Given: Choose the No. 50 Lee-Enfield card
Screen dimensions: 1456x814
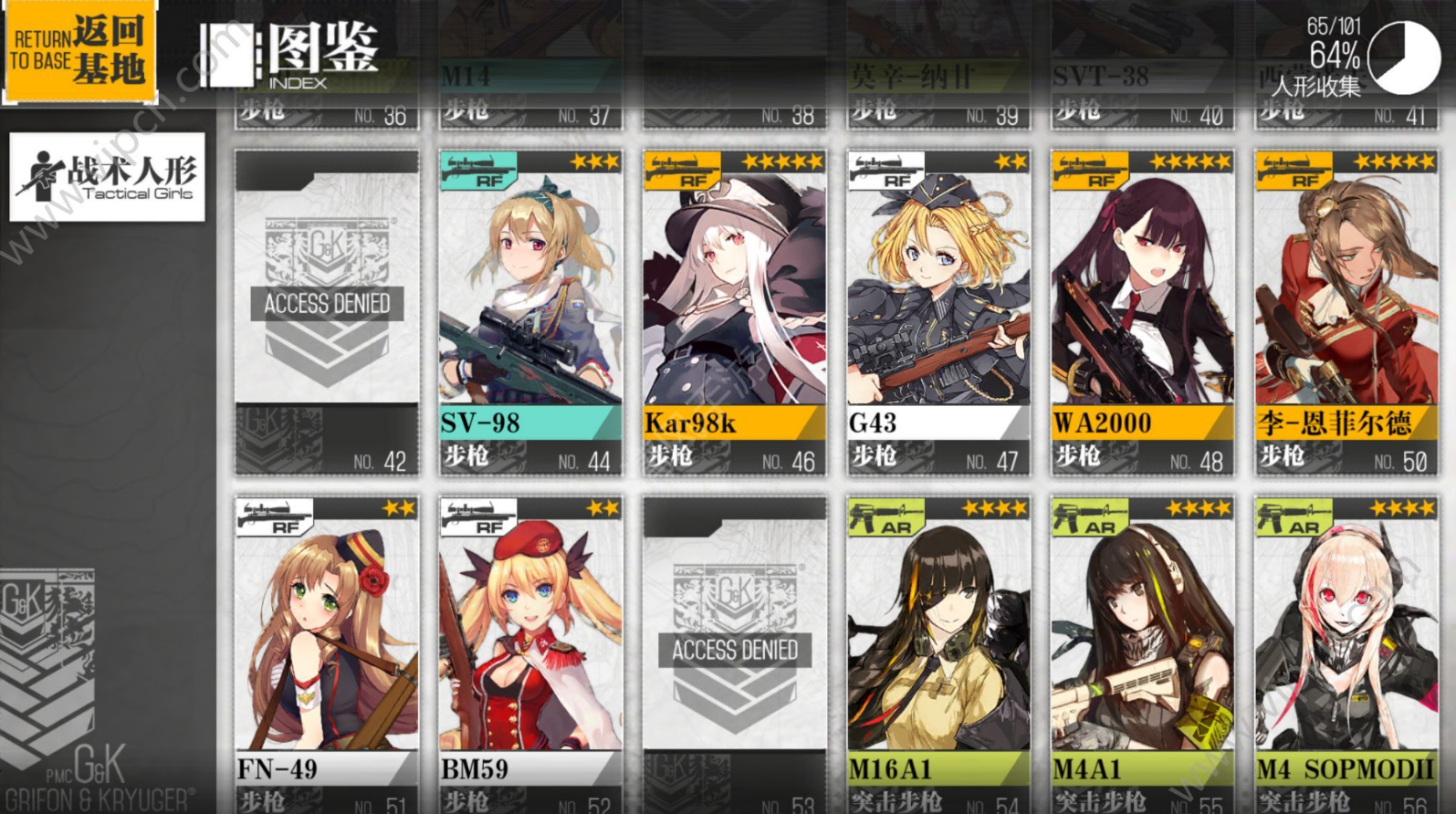Looking at the screenshot, I should (1346, 312).
